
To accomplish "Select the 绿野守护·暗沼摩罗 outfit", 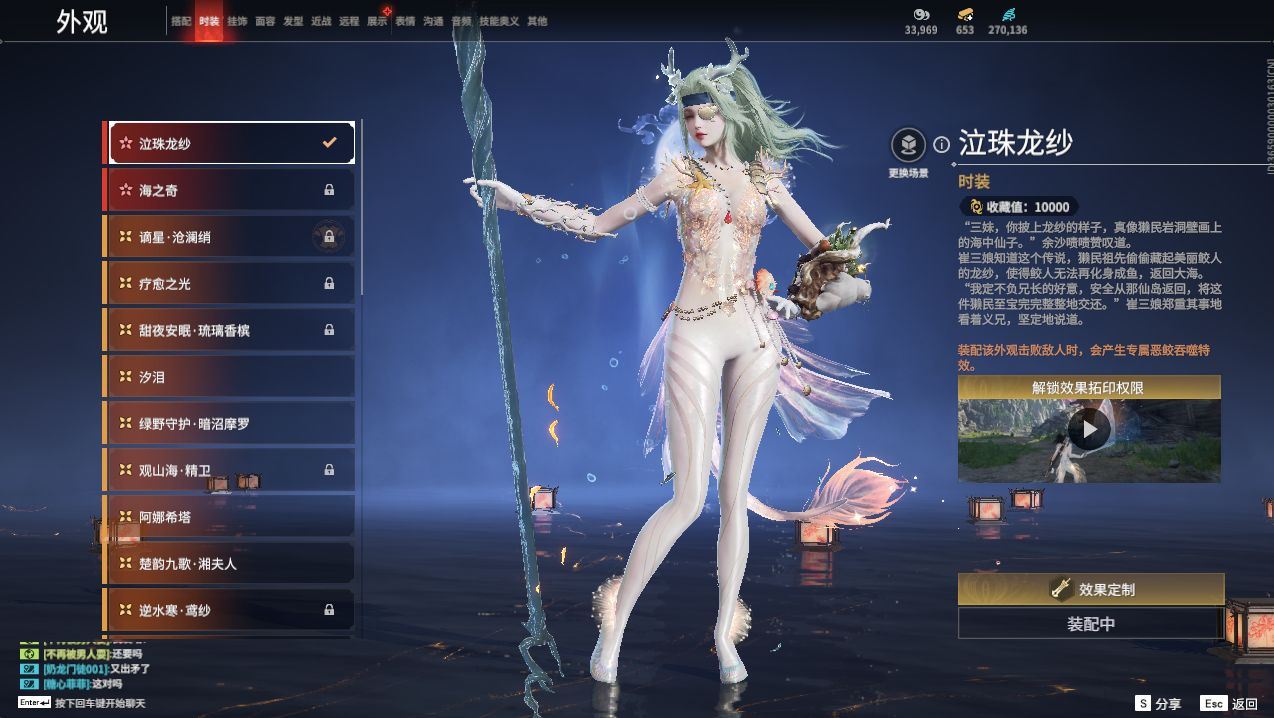I will point(231,424).
